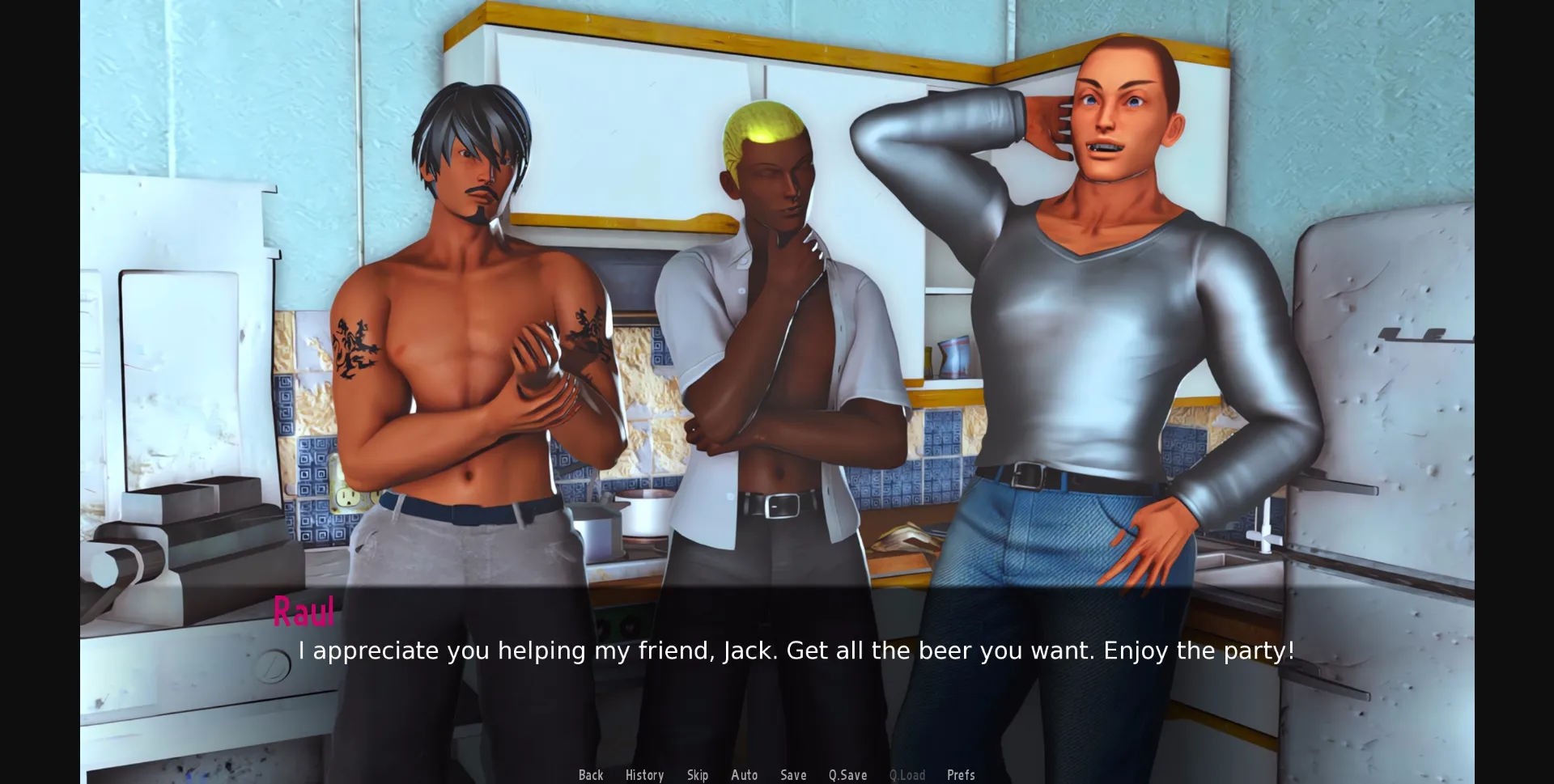This screenshot has width=1554, height=784.
Task: Open the Prefs preferences screen
Action: pos(961,774)
